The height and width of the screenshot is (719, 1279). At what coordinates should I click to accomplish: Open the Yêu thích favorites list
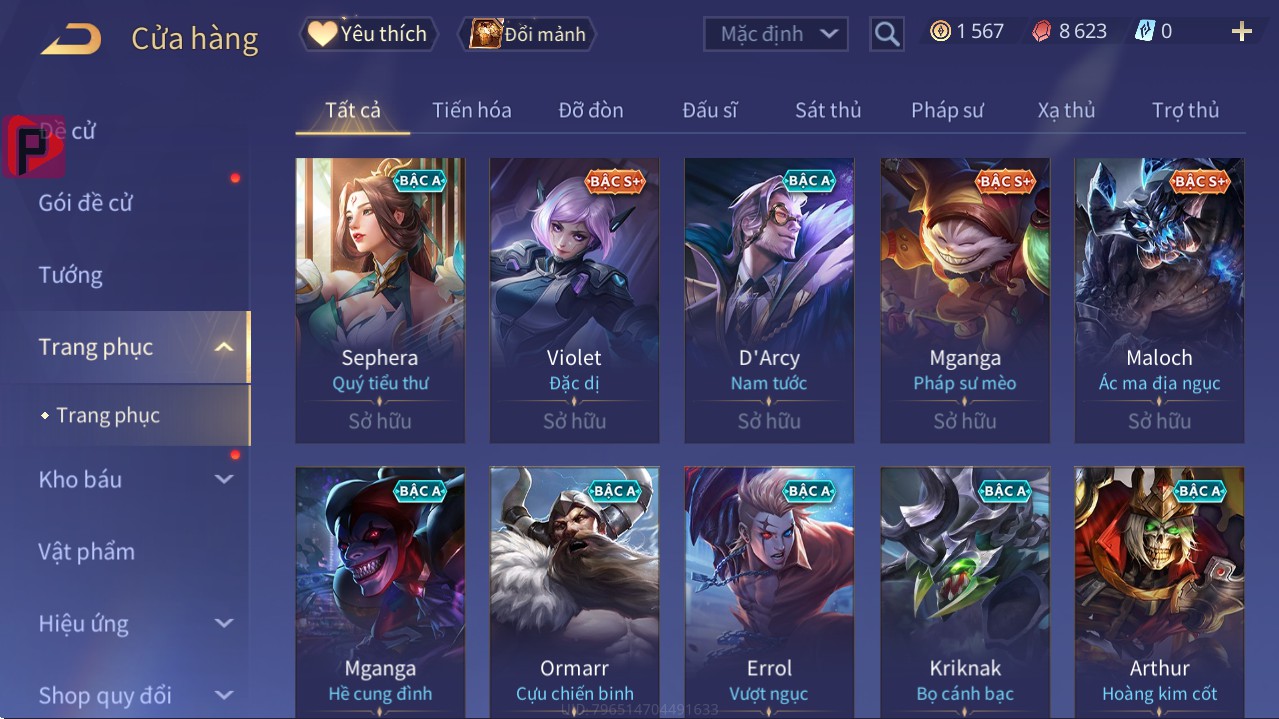[x=368, y=34]
